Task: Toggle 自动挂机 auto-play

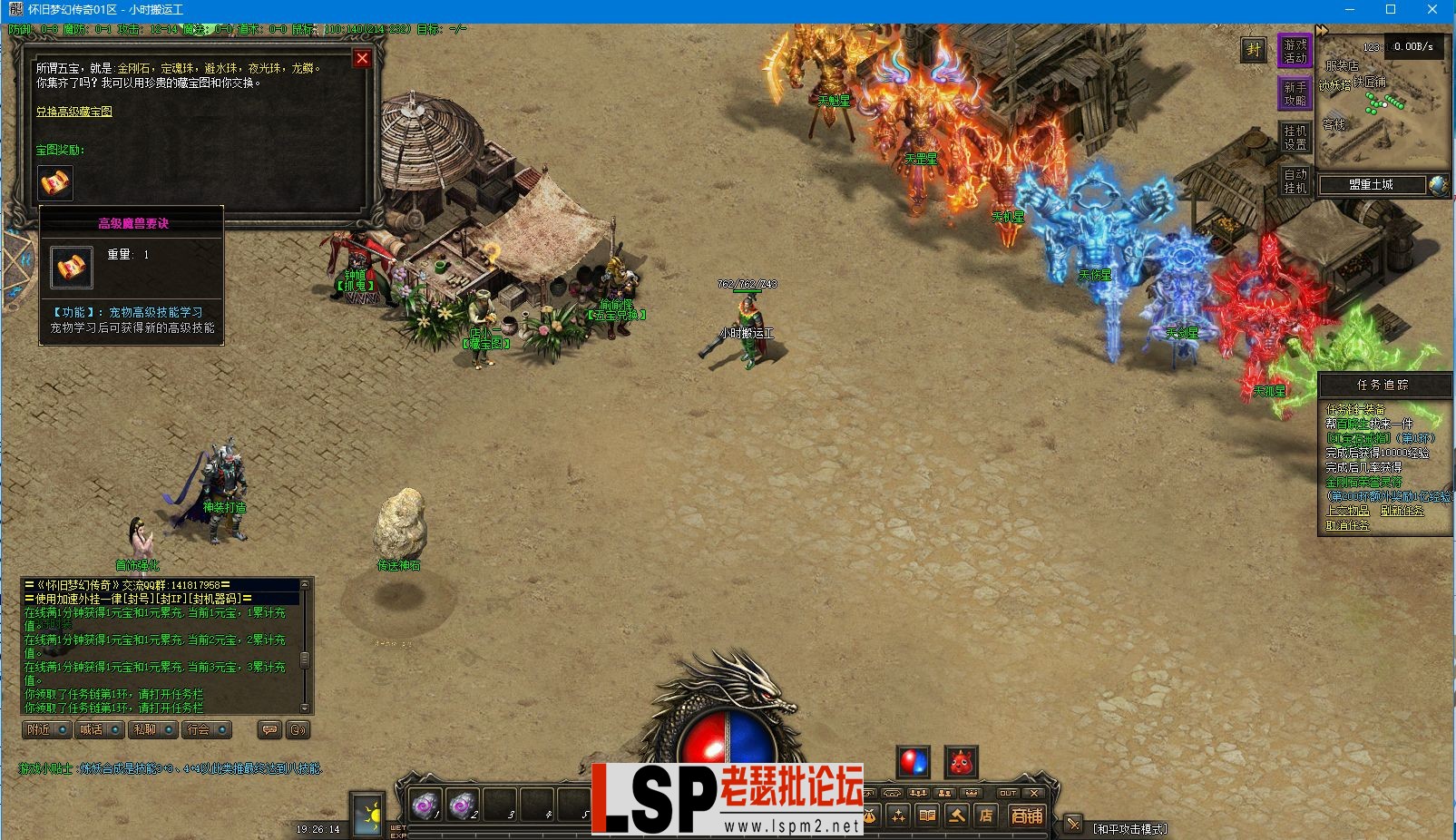Action: [1295, 181]
